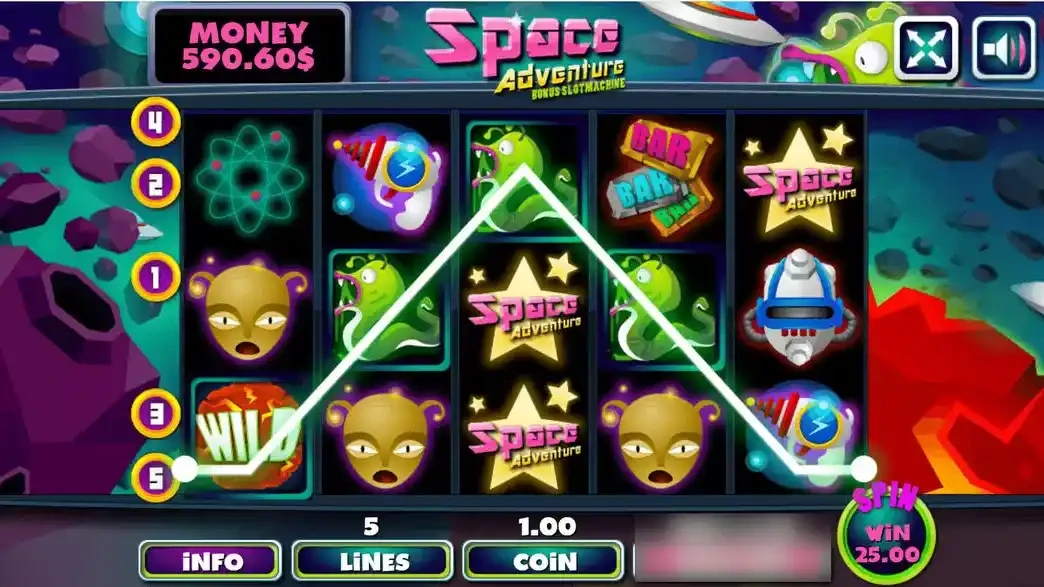Change the number of LINES
The width and height of the screenshot is (1044, 587).
[371, 561]
